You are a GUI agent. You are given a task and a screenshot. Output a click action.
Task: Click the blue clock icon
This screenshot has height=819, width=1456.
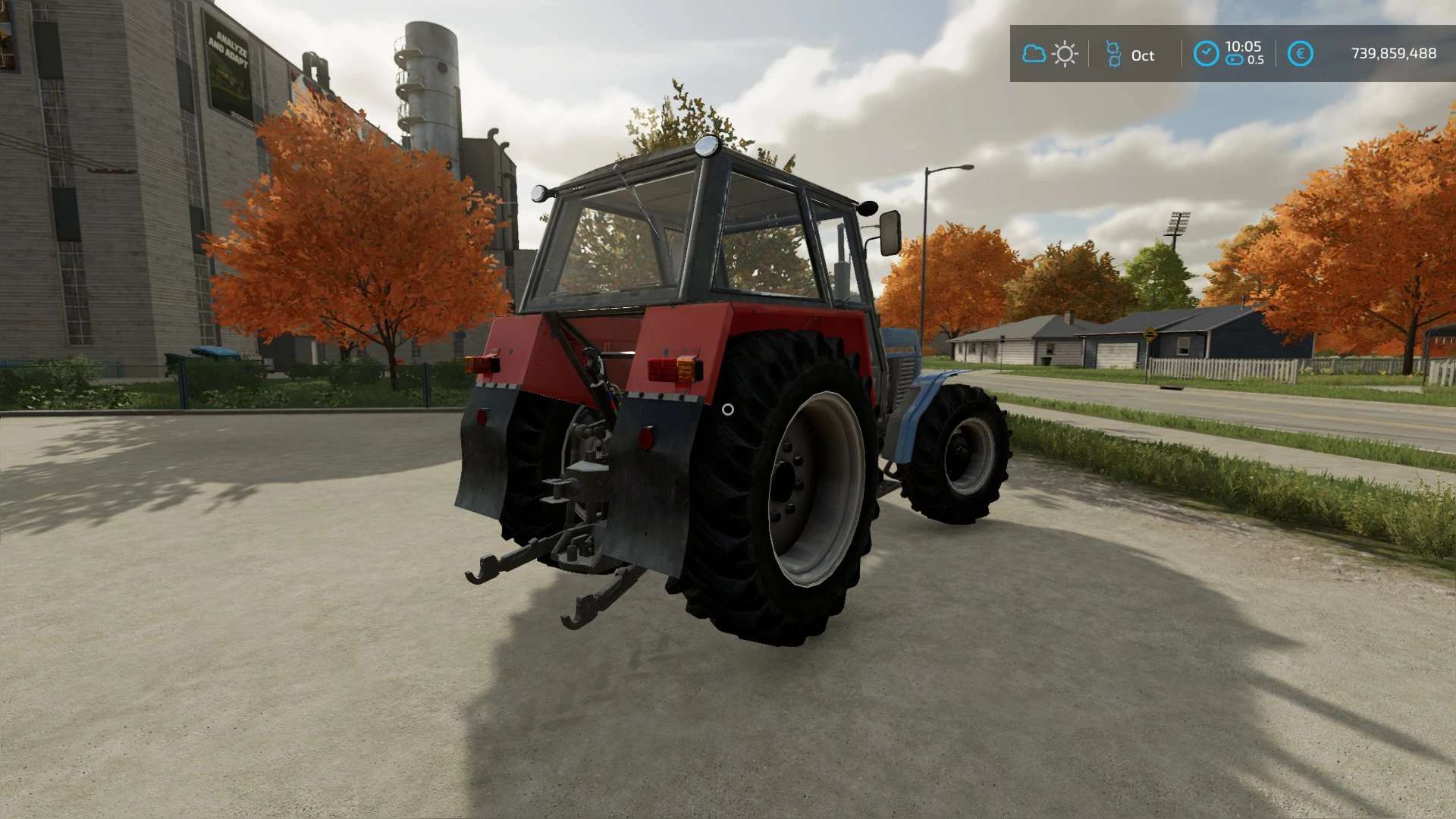click(x=1206, y=54)
